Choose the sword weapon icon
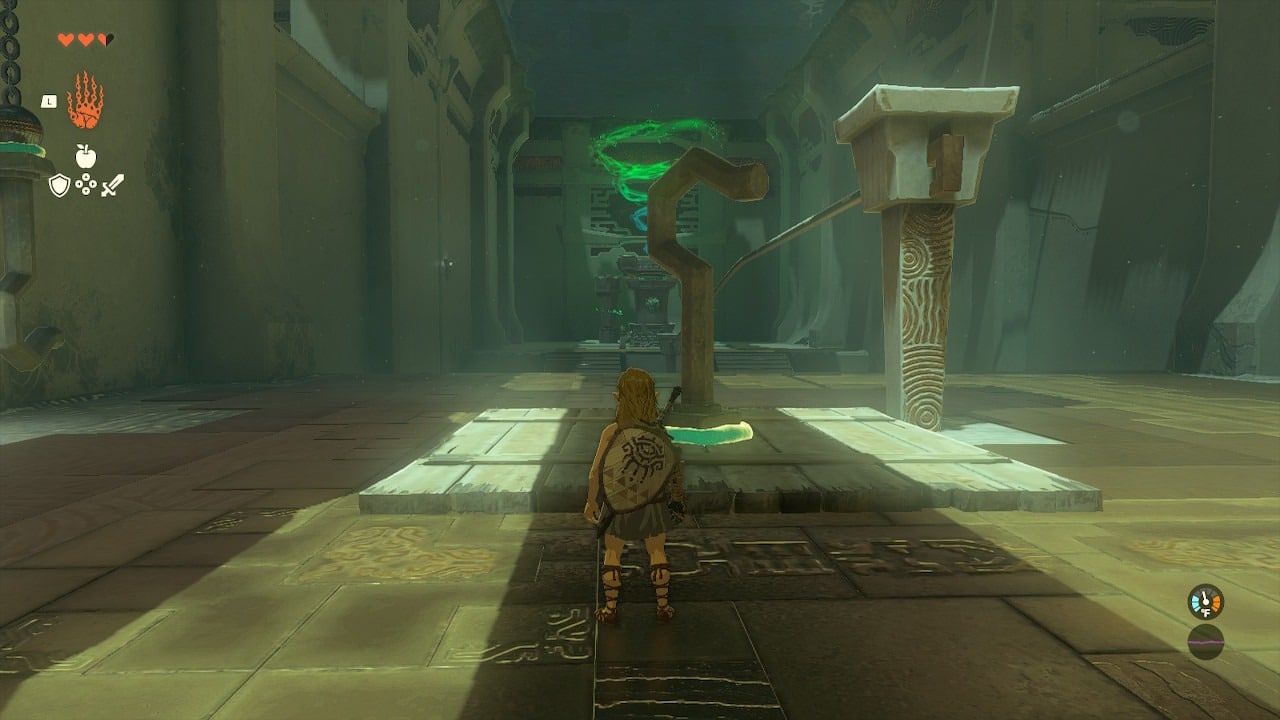This screenshot has height=720, width=1280. point(112,185)
